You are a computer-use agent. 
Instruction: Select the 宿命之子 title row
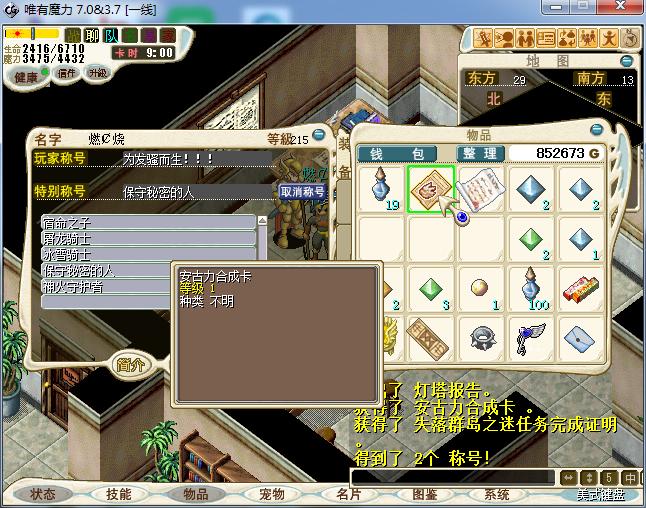148,222
